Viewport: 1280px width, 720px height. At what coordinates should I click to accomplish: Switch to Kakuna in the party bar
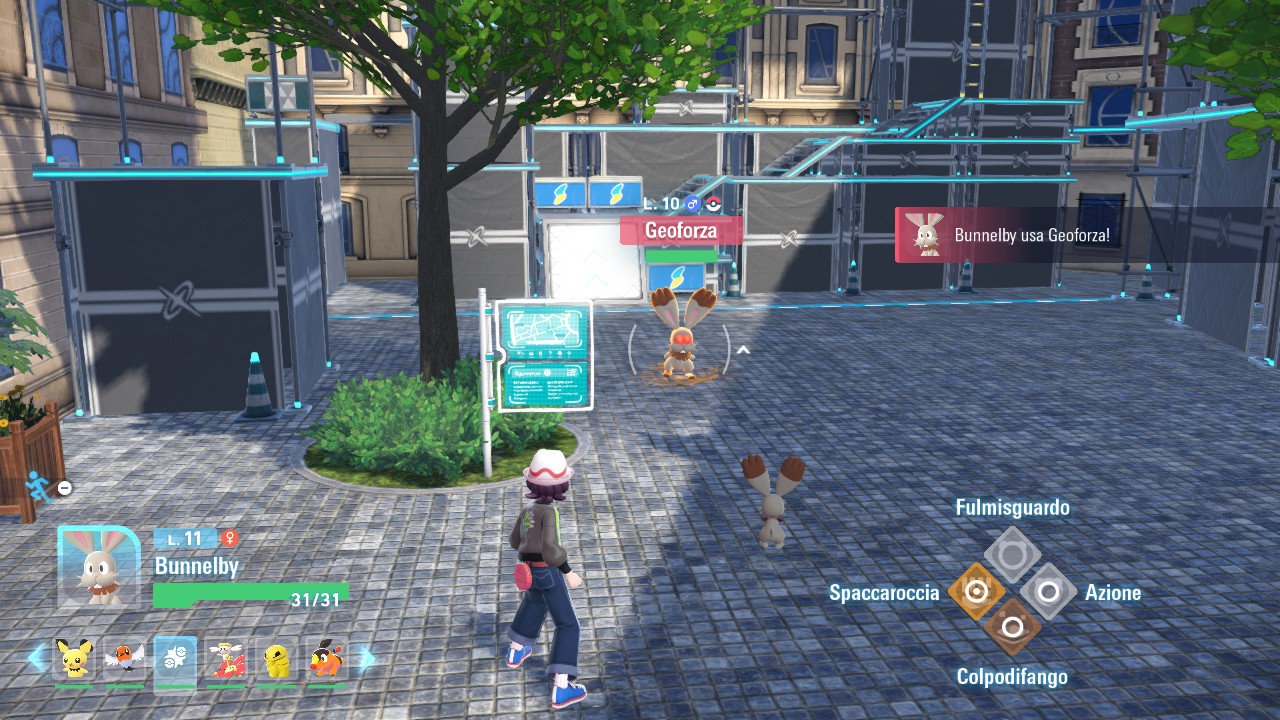point(277,658)
